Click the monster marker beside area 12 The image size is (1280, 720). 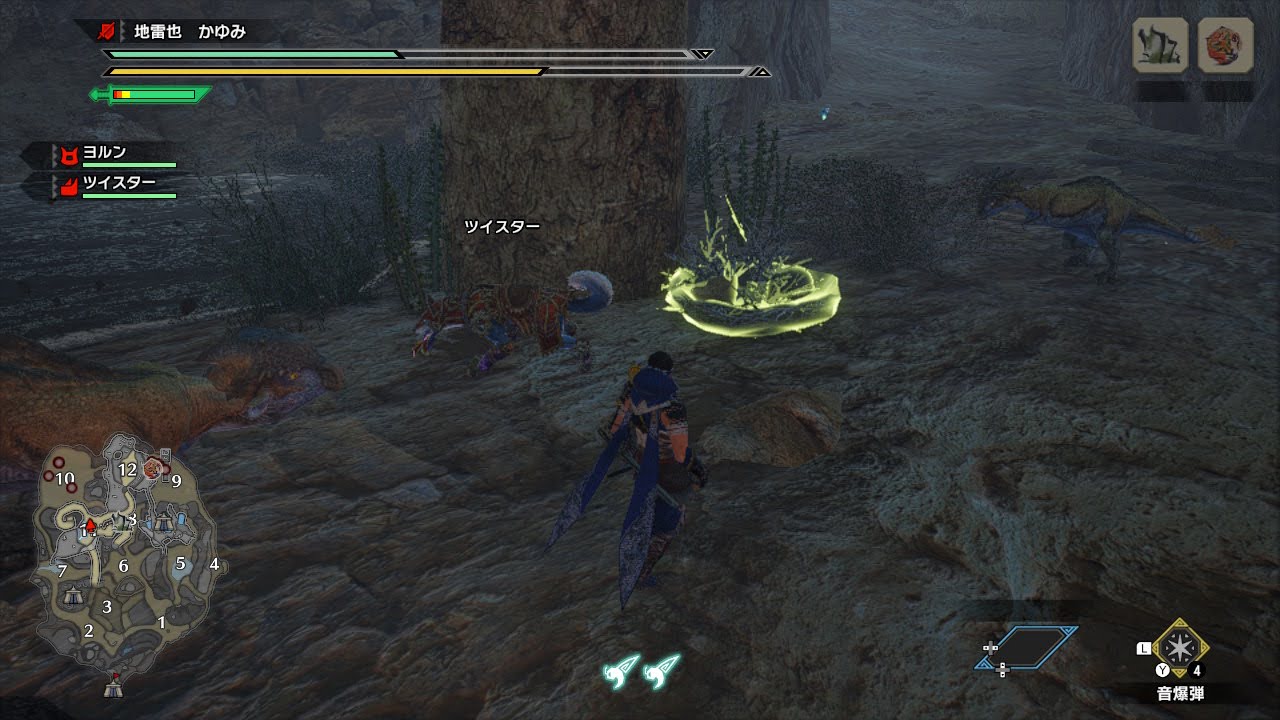152,467
